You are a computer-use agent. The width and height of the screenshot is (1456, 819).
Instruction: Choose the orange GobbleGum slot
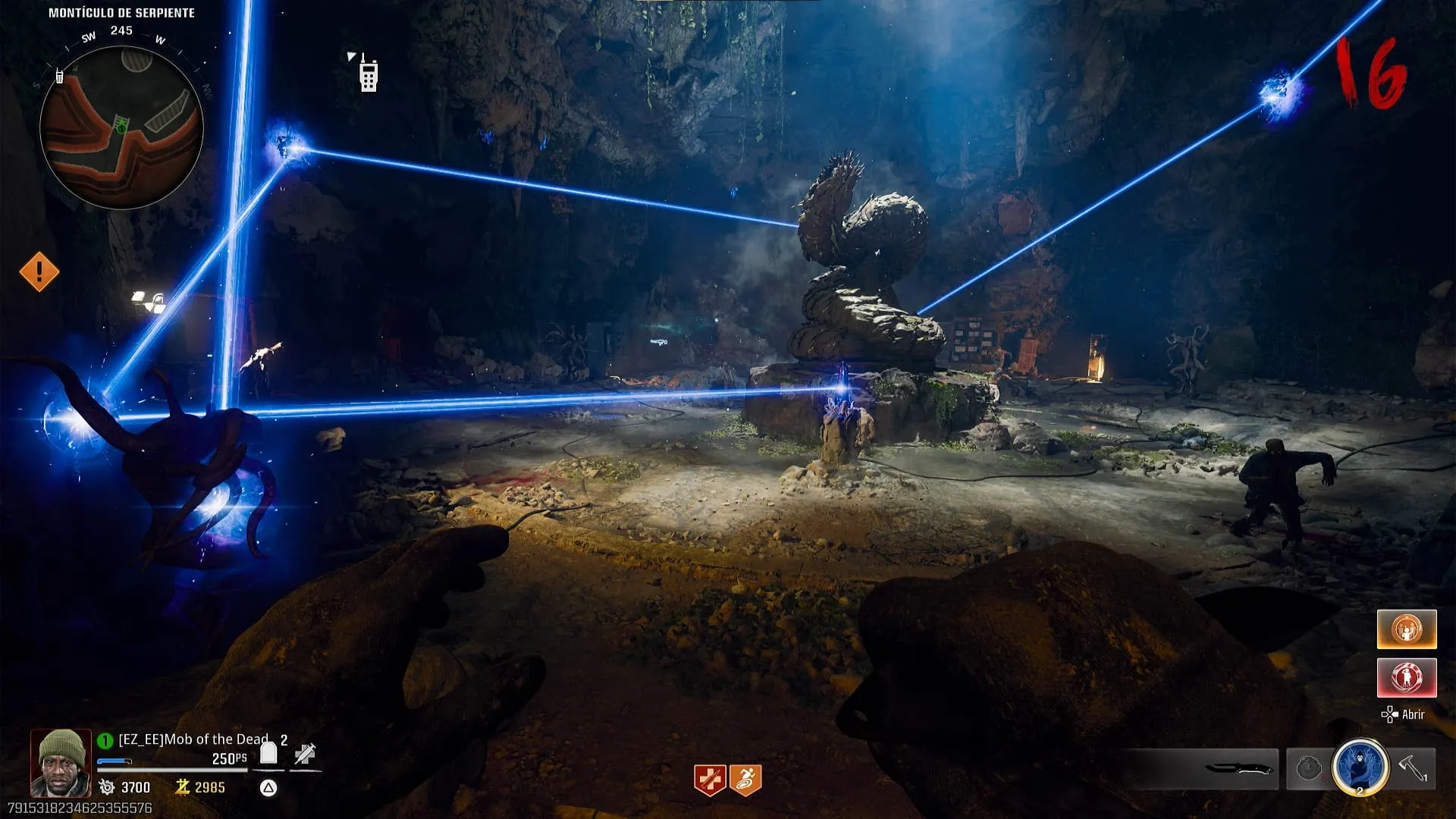point(1407,629)
